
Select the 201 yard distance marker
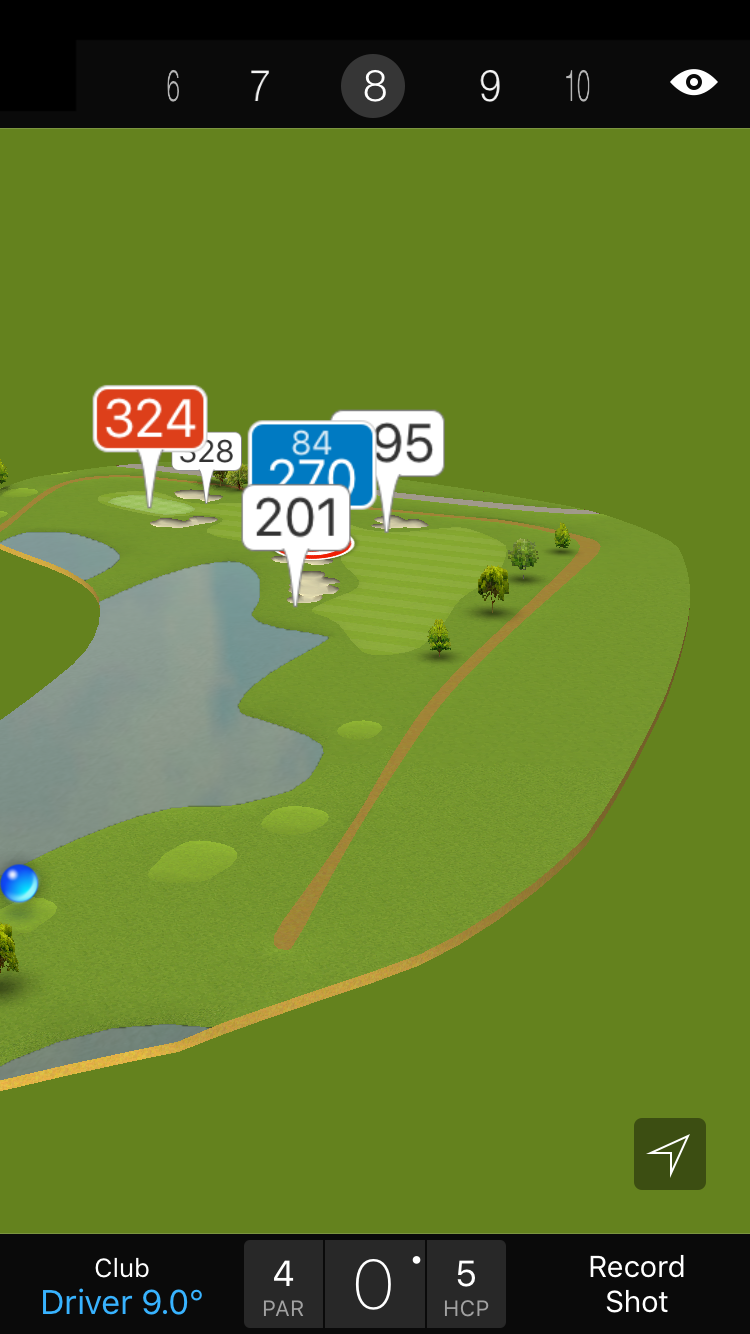[x=296, y=517]
